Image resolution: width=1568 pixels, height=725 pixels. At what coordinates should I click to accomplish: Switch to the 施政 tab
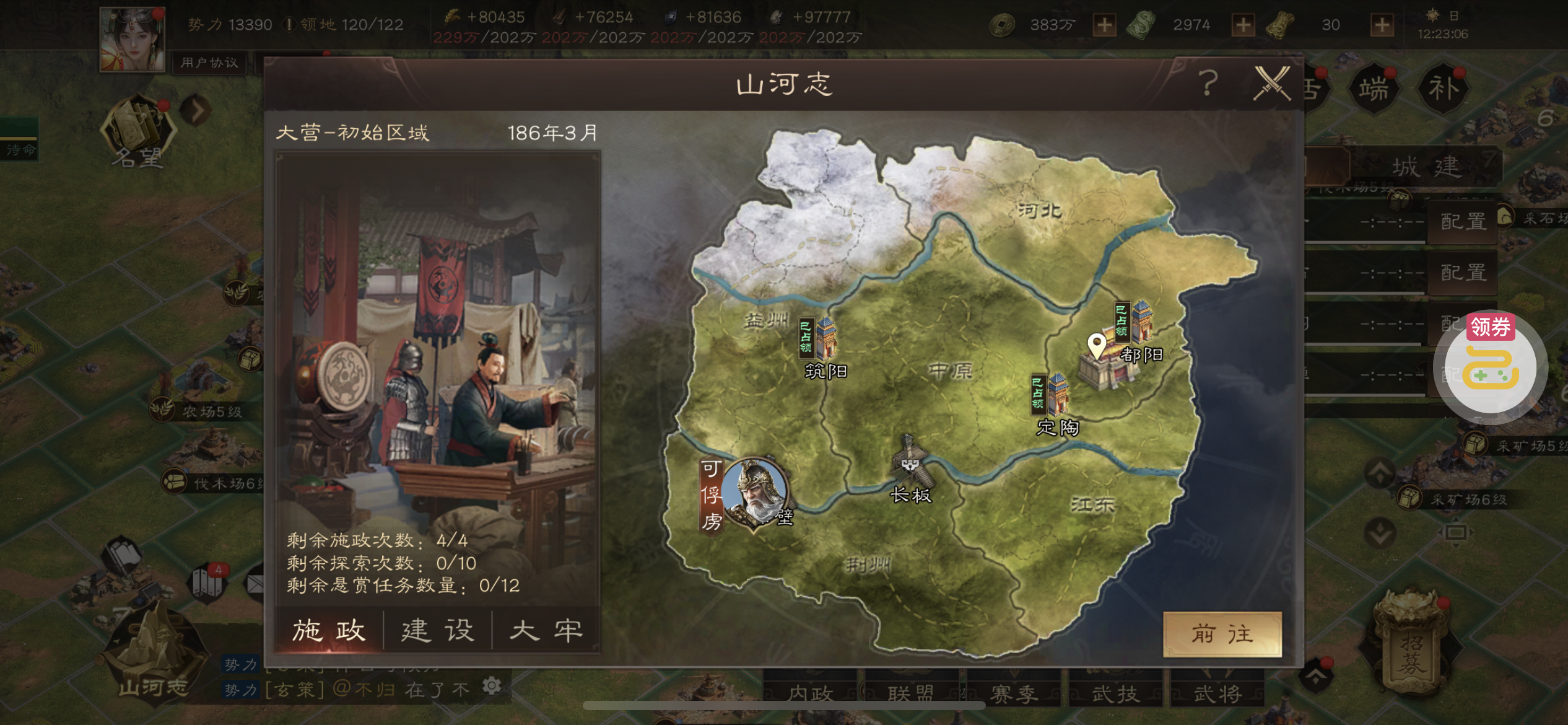(329, 631)
